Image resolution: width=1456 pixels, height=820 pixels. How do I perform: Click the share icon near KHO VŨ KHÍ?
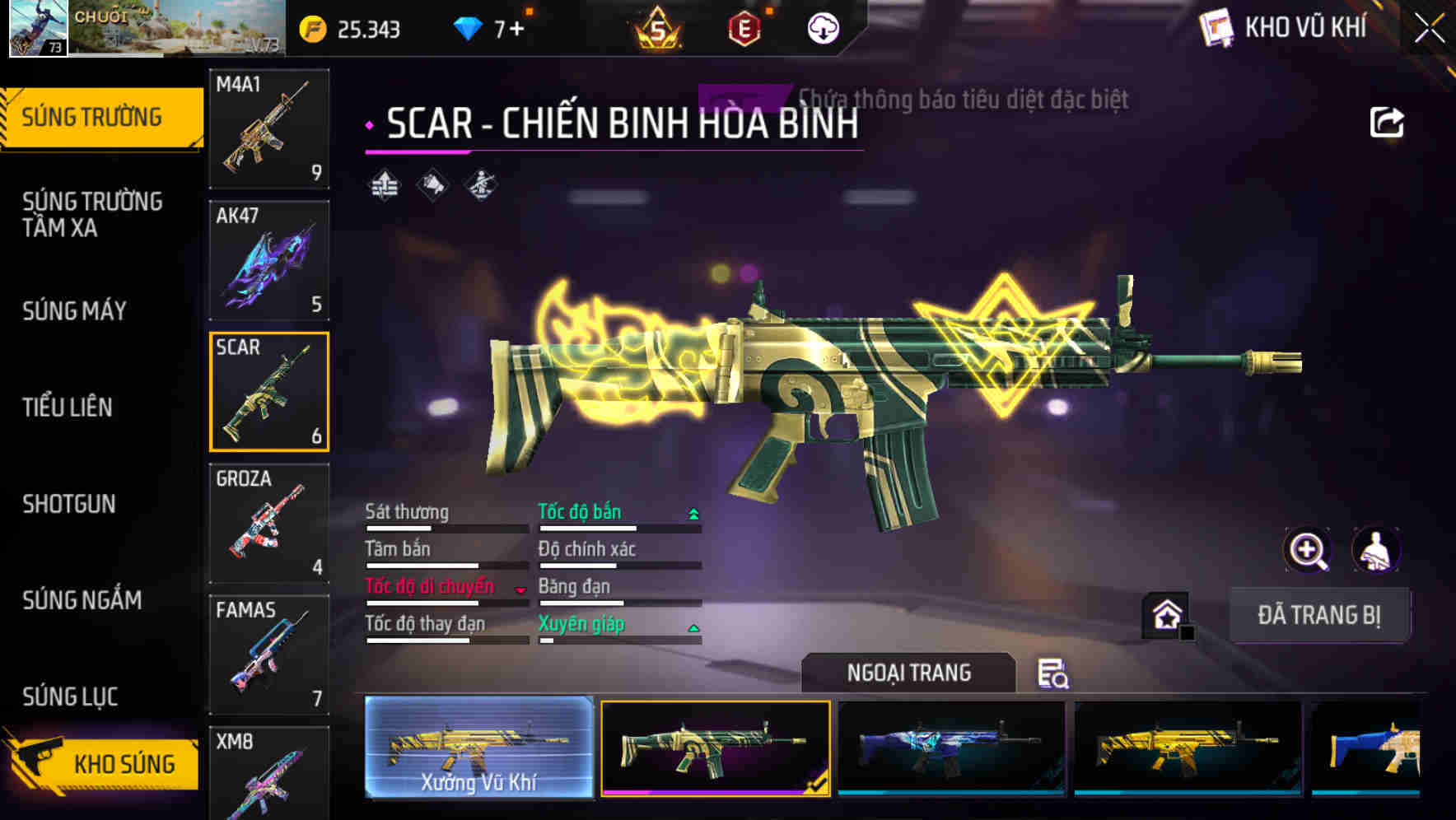click(x=1388, y=122)
